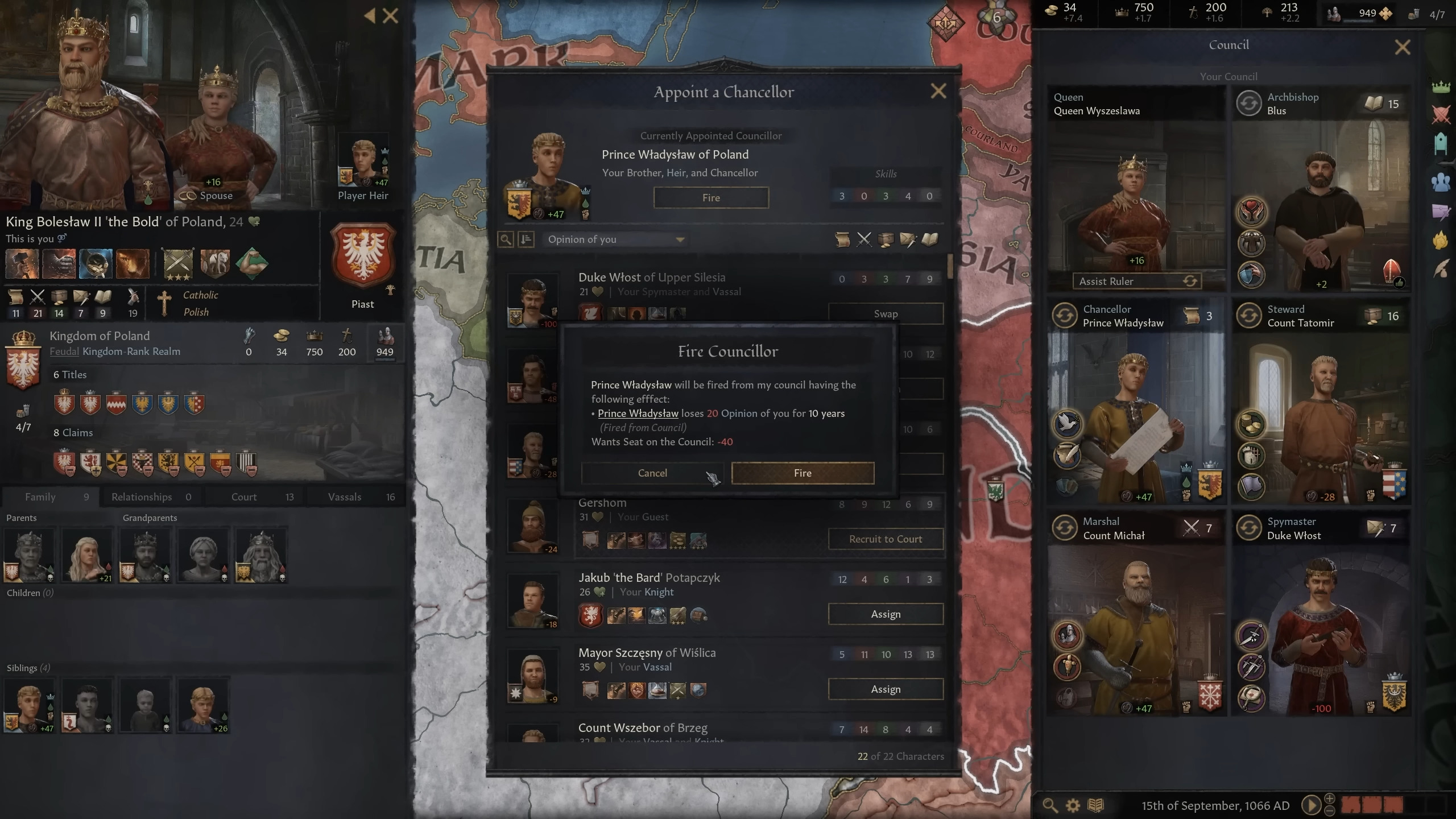This screenshot has width=1456, height=819.
Task: Cancel the Fire Councillor dialog
Action: coord(652,473)
